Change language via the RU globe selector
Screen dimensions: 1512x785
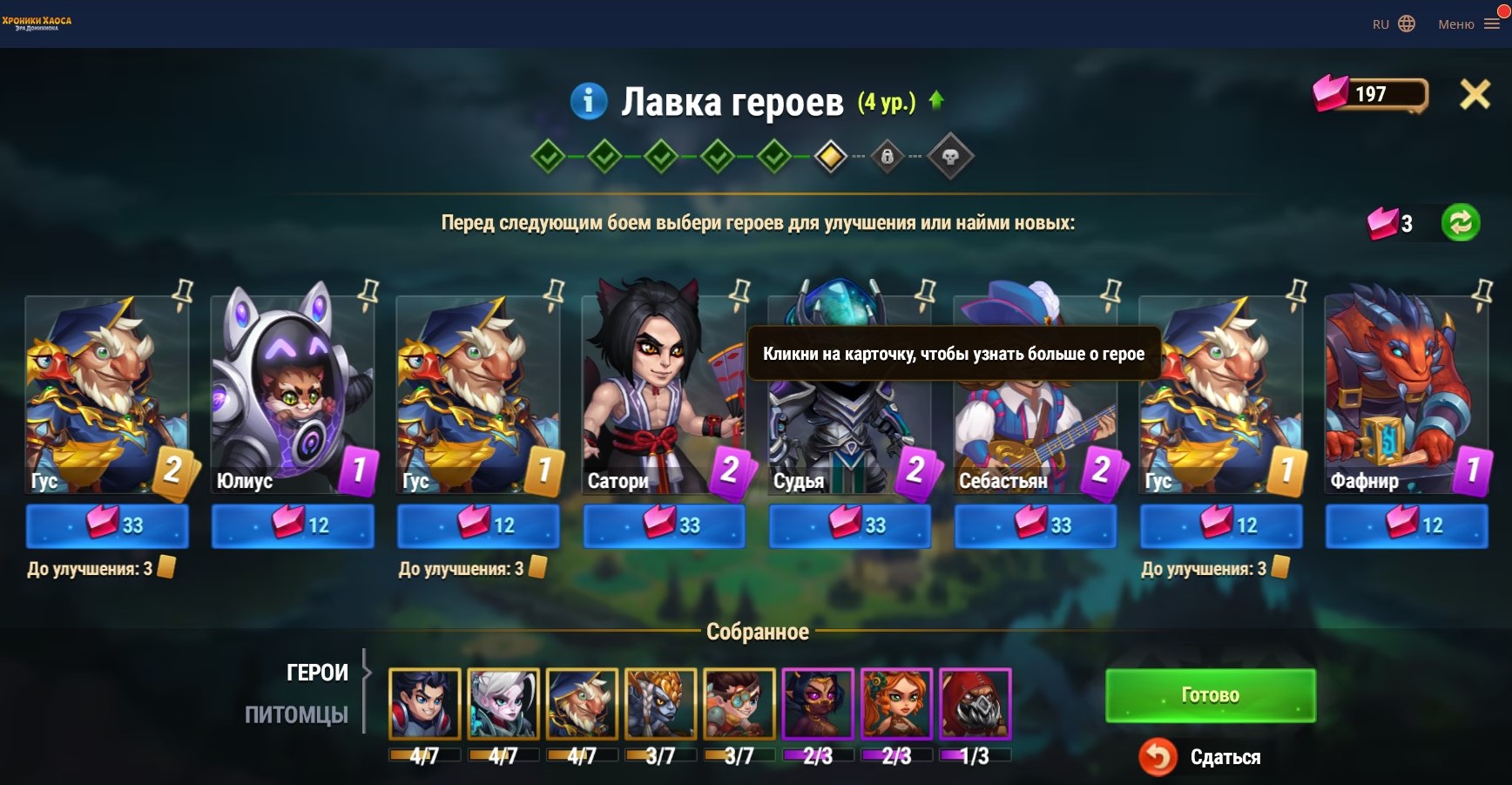[1394, 24]
